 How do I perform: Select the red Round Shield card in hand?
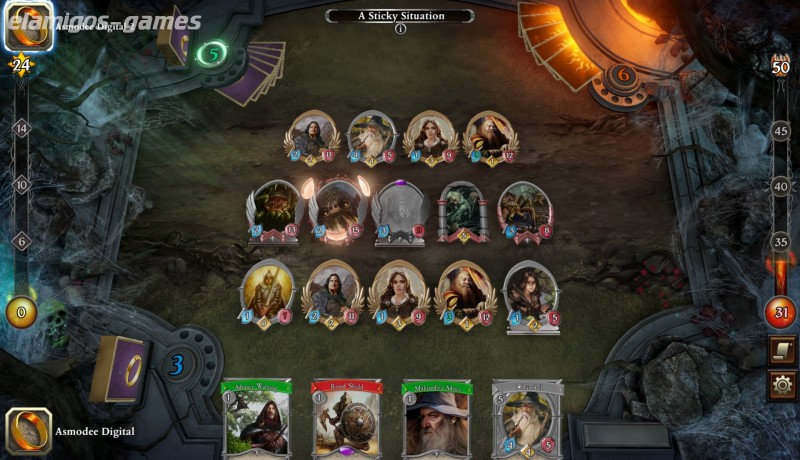[347, 418]
